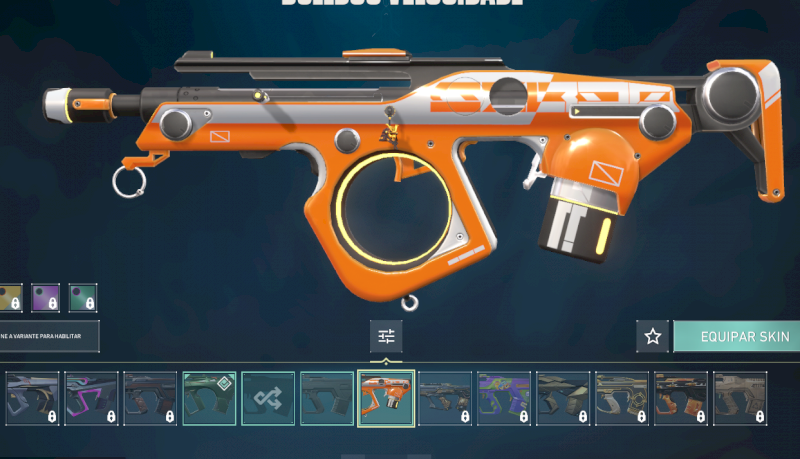The height and width of the screenshot is (459, 800).
Task: Choose the plain default skin thumbnail
Action: [327, 398]
